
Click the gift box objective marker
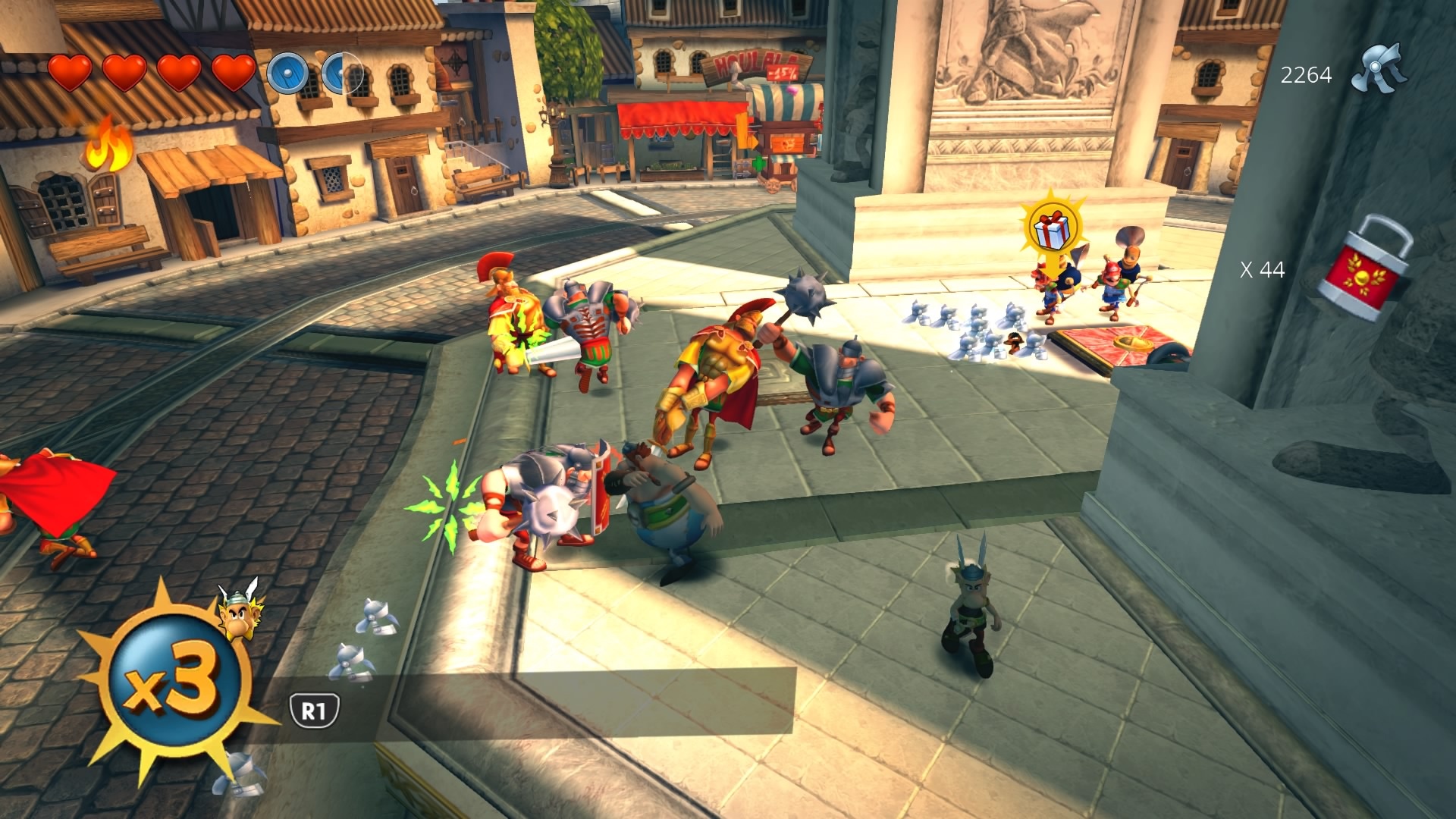pyautogui.click(x=1051, y=228)
